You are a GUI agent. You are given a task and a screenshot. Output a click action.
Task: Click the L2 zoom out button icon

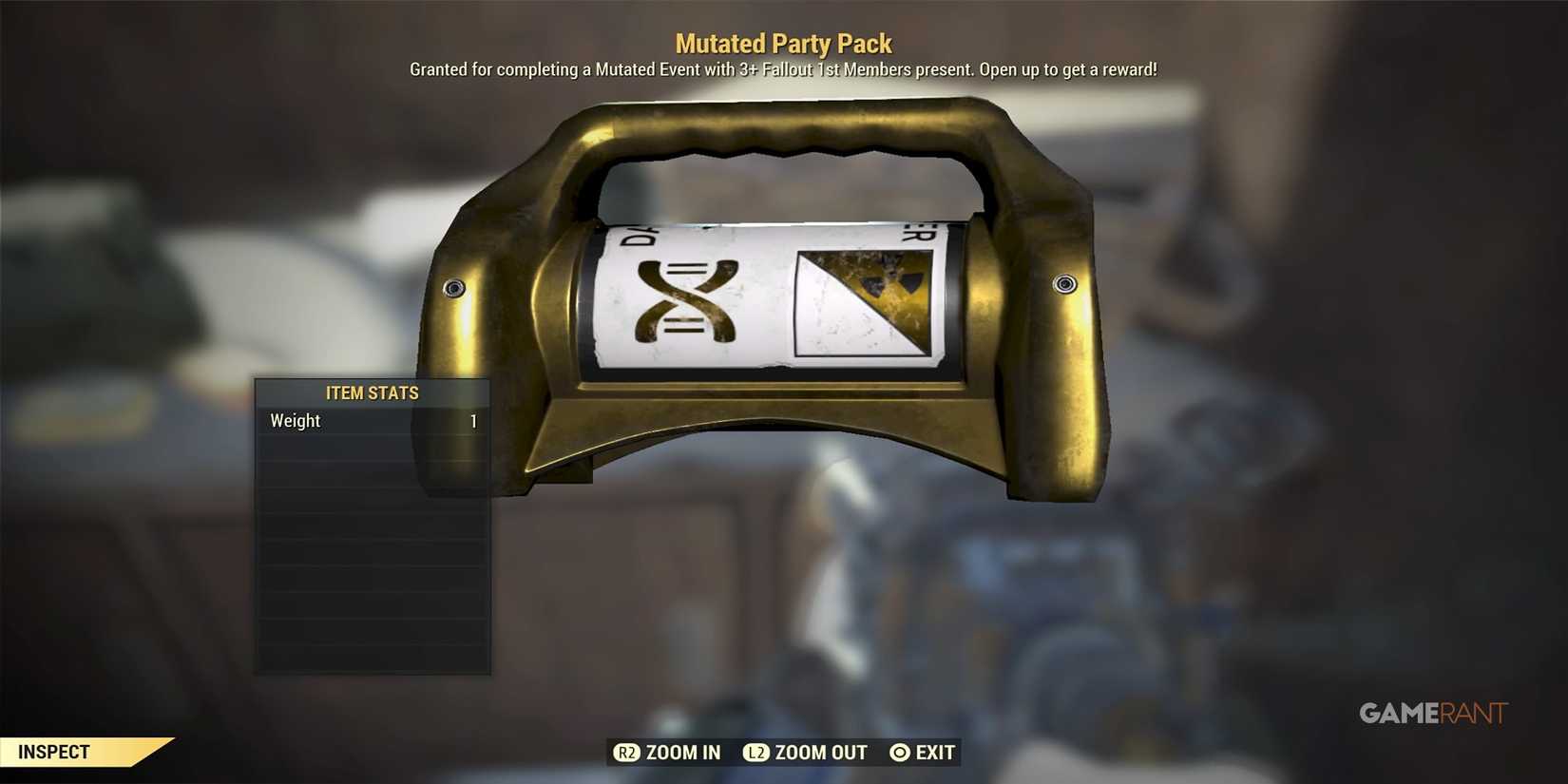click(x=757, y=753)
